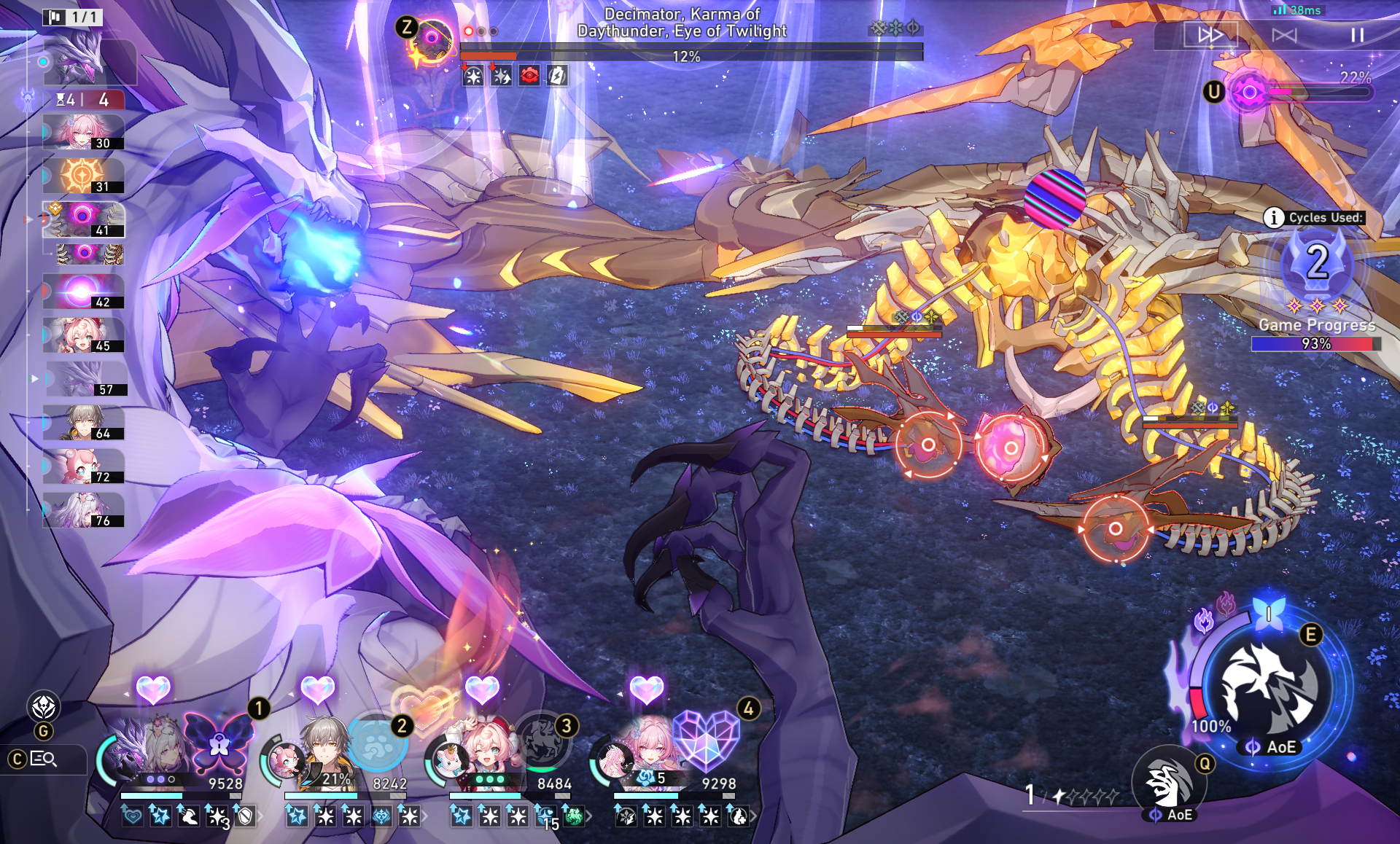This screenshot has height=844, width=1400.
Task: Activate the fourth character's crystal heart ultimate
Action: pyautogui.click(x=705, y=740)
